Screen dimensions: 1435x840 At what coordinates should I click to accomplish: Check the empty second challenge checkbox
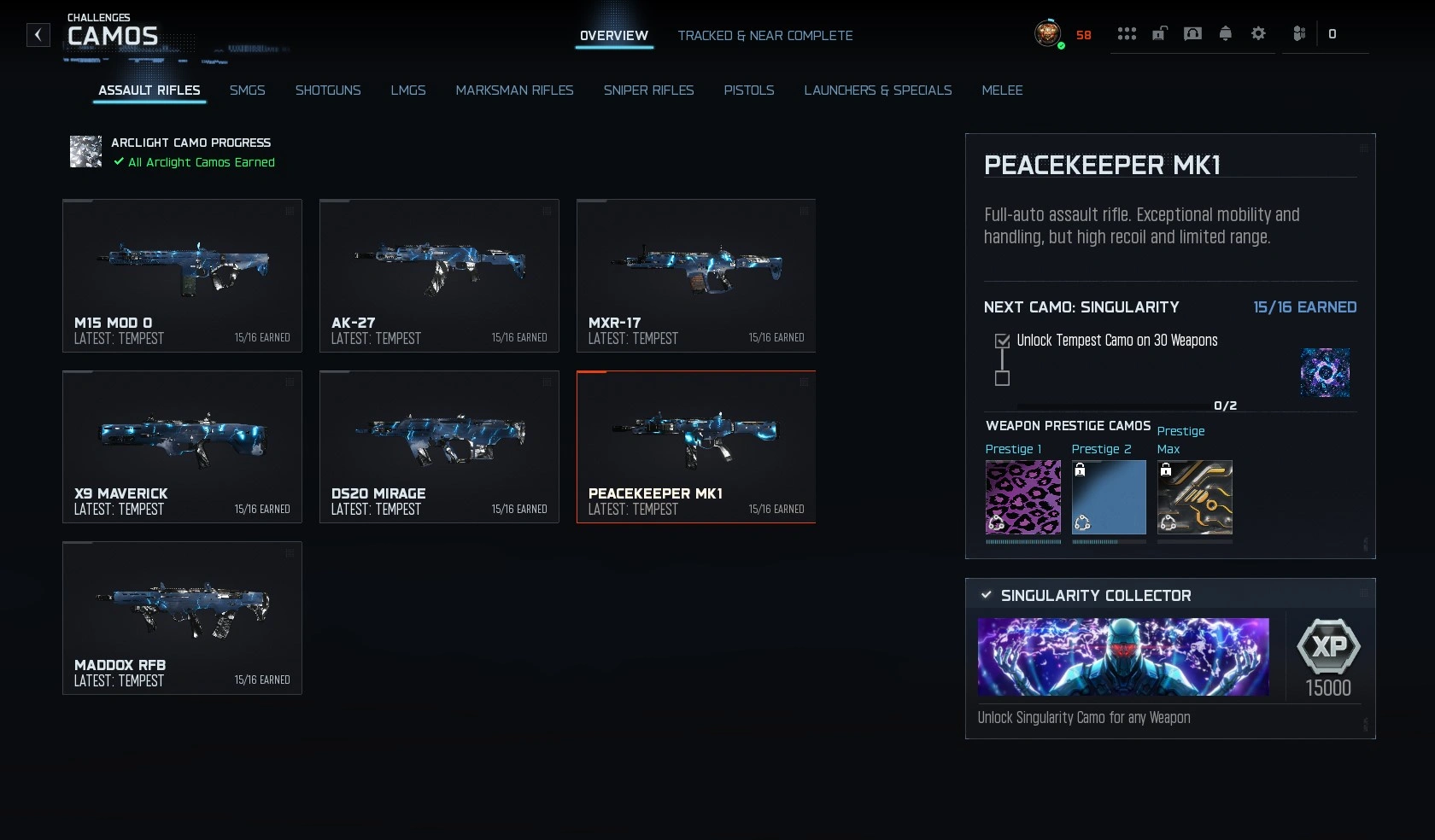pyautogui.click(x=1002, y=379)
